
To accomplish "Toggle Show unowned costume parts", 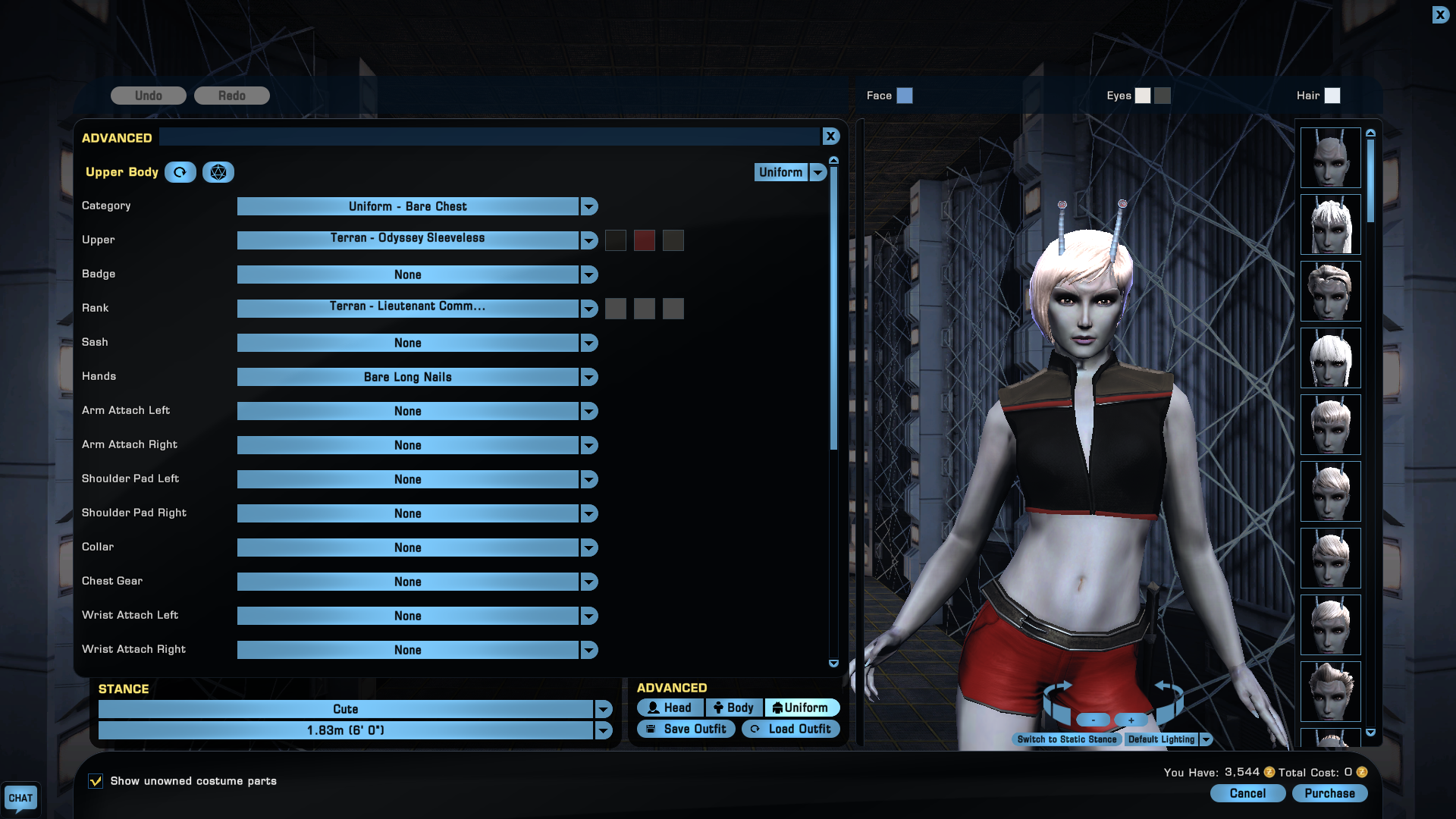I will (x=96, y=781).
